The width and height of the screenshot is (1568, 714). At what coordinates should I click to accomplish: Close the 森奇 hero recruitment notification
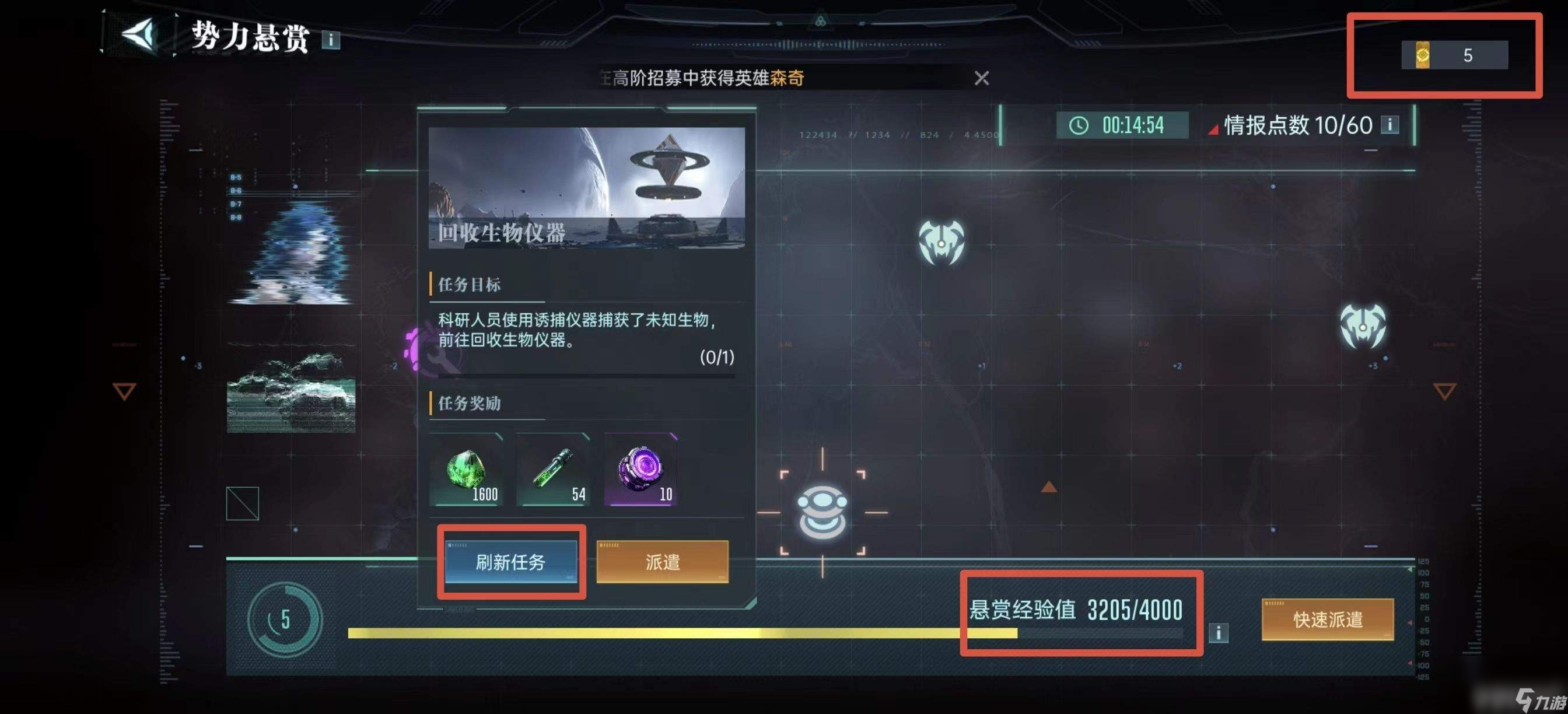tap(982, 78)
